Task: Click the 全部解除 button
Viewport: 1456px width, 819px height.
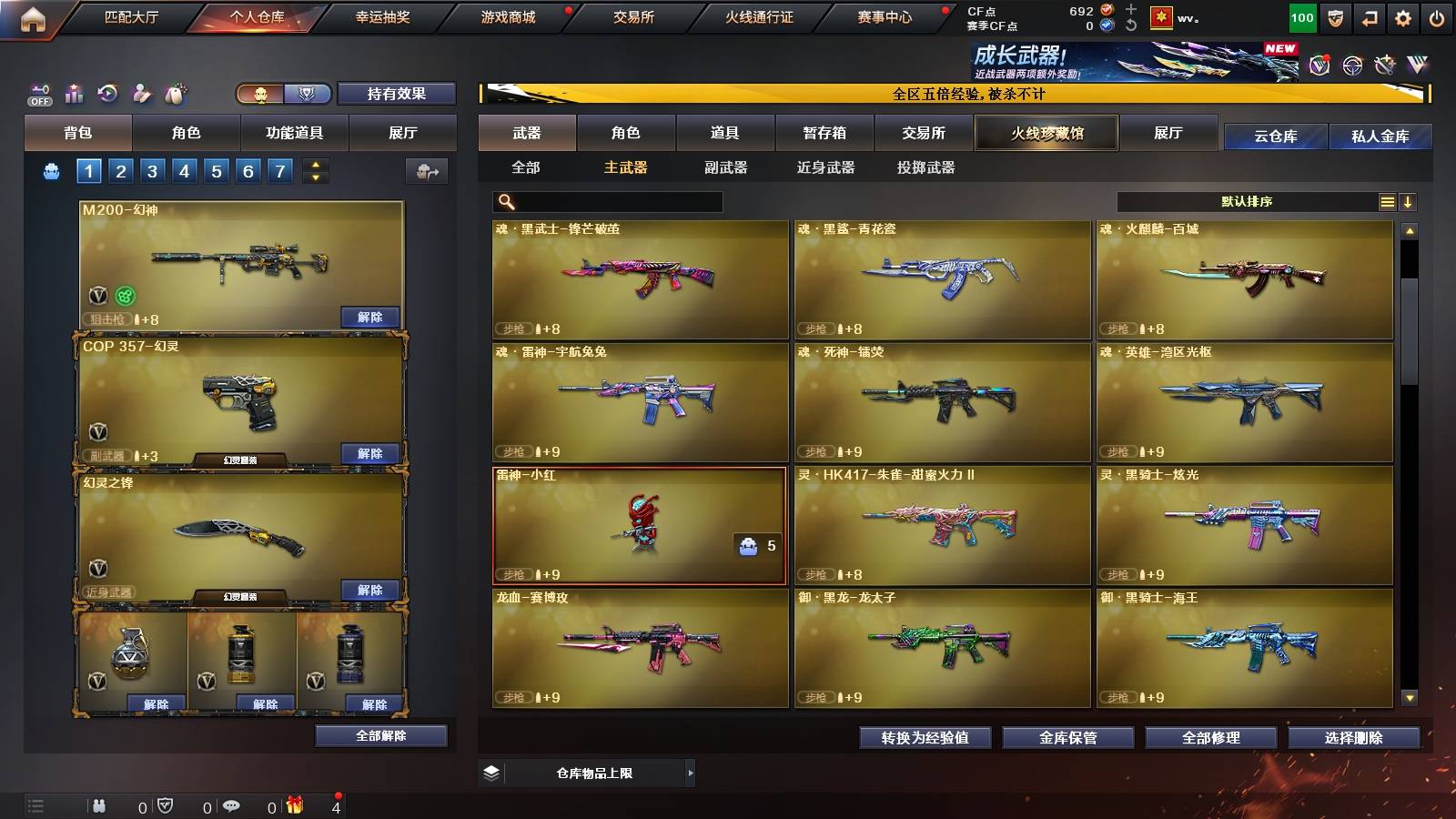Action: [381, 735]
